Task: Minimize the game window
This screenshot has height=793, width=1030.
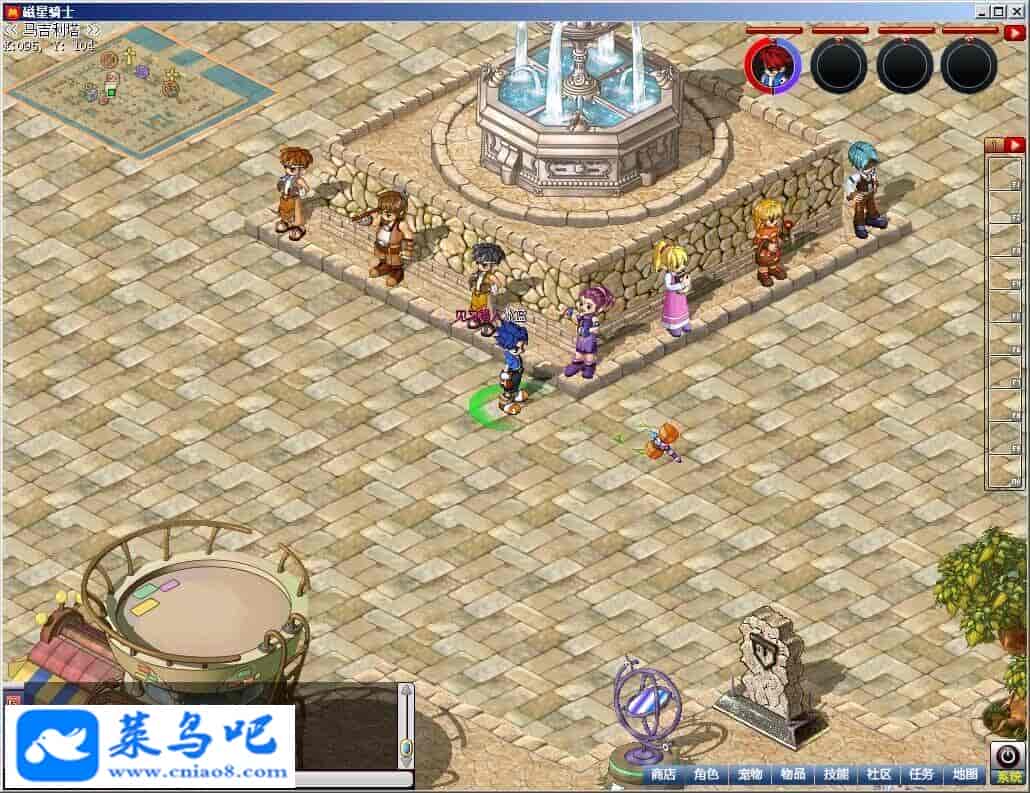Action: tap(983, 11)
